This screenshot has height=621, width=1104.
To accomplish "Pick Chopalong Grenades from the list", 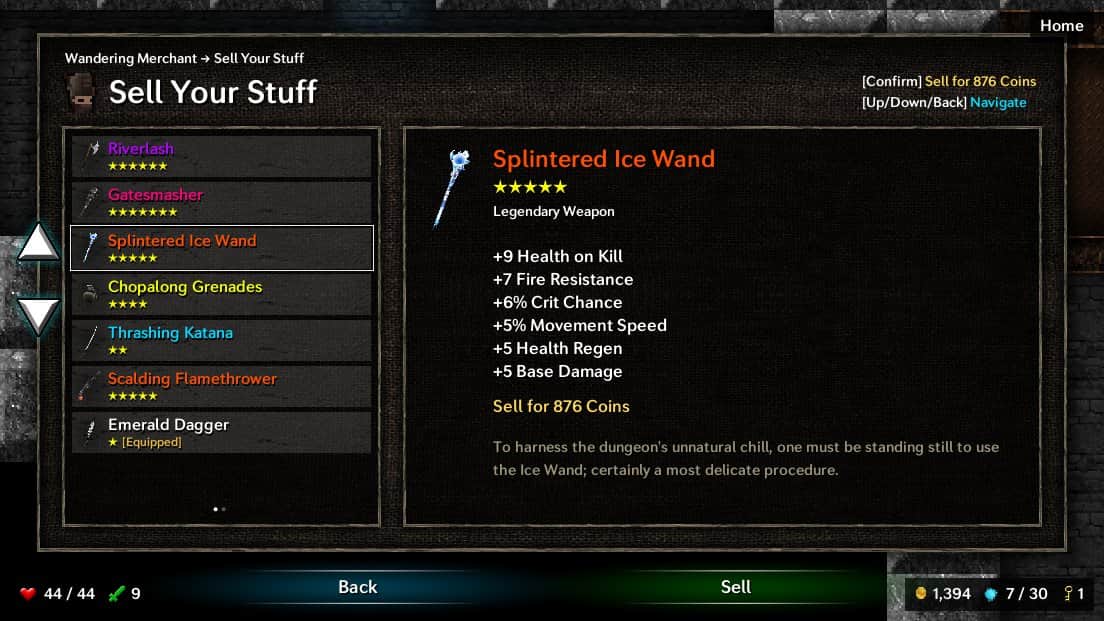I will click(221, 295).
